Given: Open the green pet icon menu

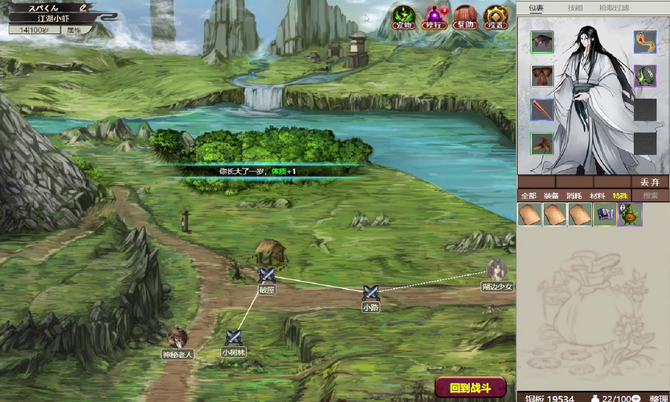Looking at the screenshot, I should pos(405,16).
